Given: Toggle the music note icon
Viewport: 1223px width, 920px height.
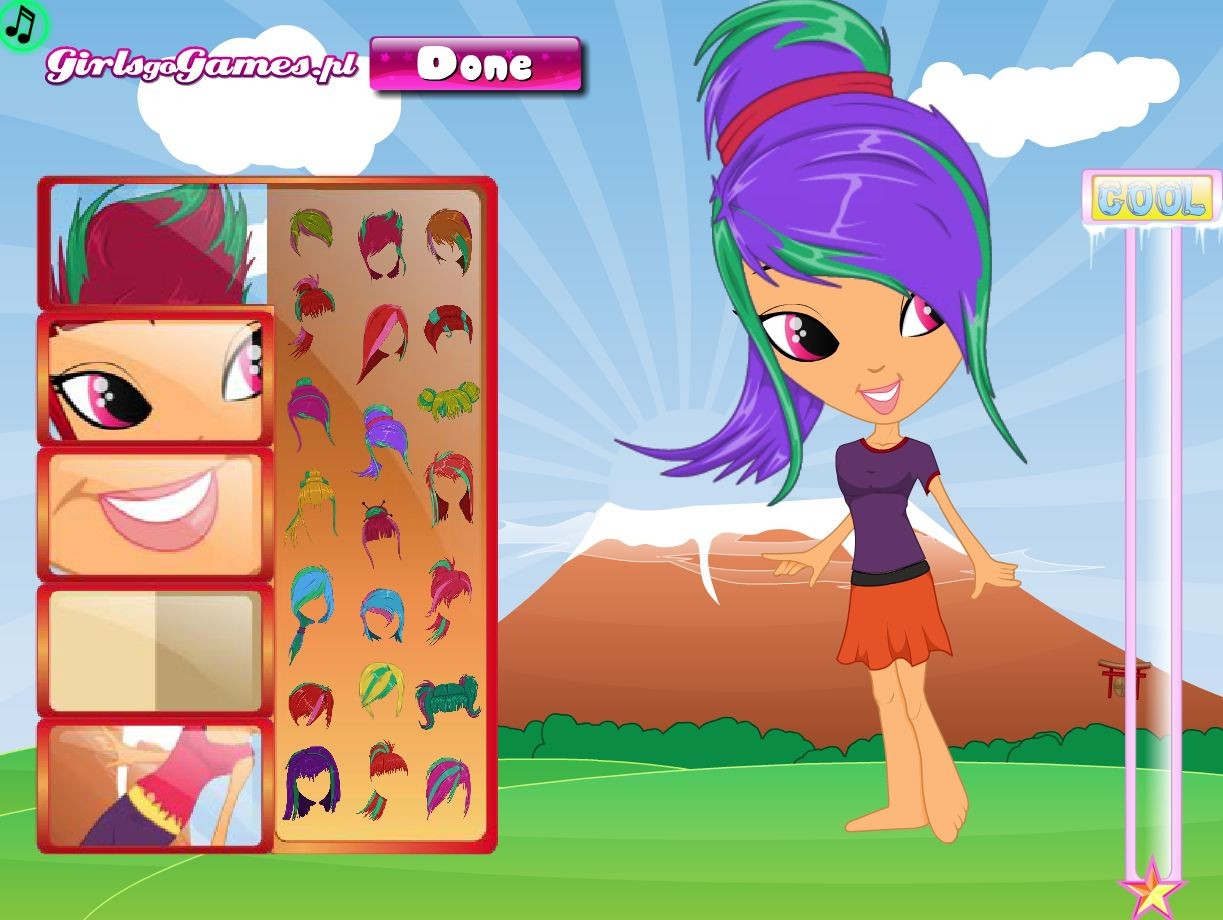Looking at the screenshot, I should (x=22, y=24).
